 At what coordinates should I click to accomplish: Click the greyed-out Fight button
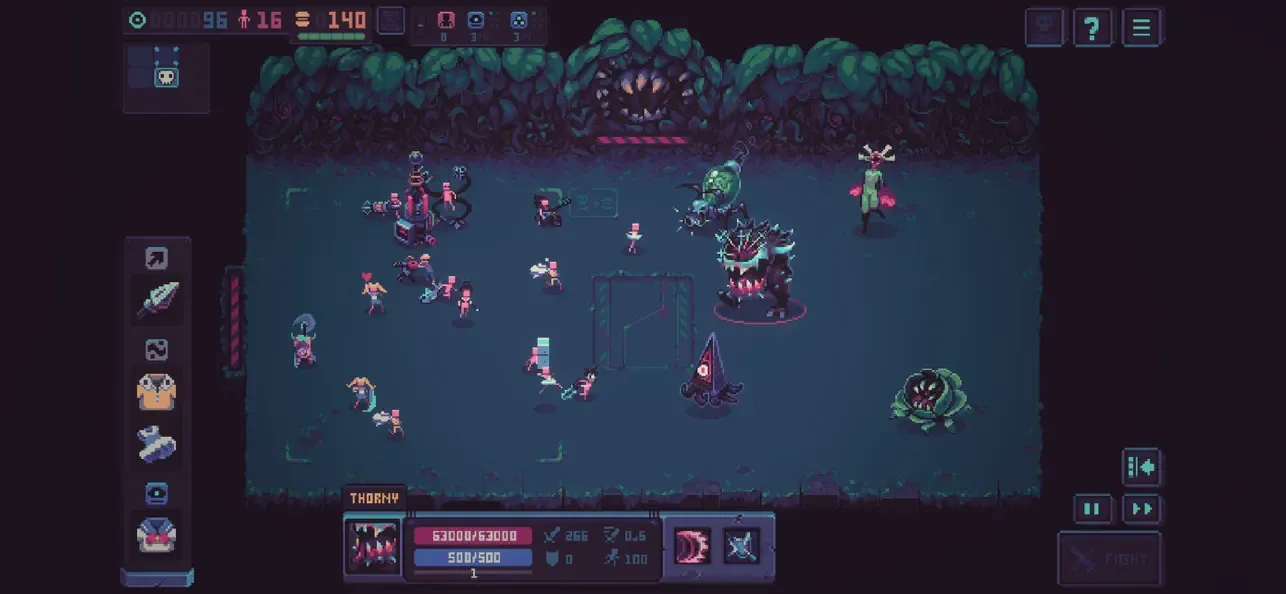pyautogui.click(x=1109, y=559)
